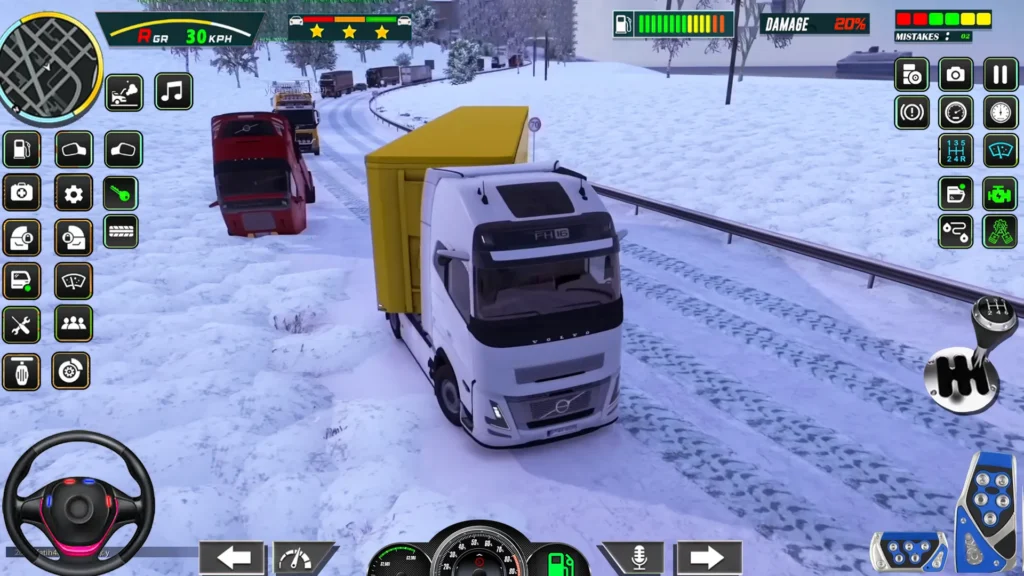
Task: Toggle the green engine icon
Action: (x=1000, y=193)
